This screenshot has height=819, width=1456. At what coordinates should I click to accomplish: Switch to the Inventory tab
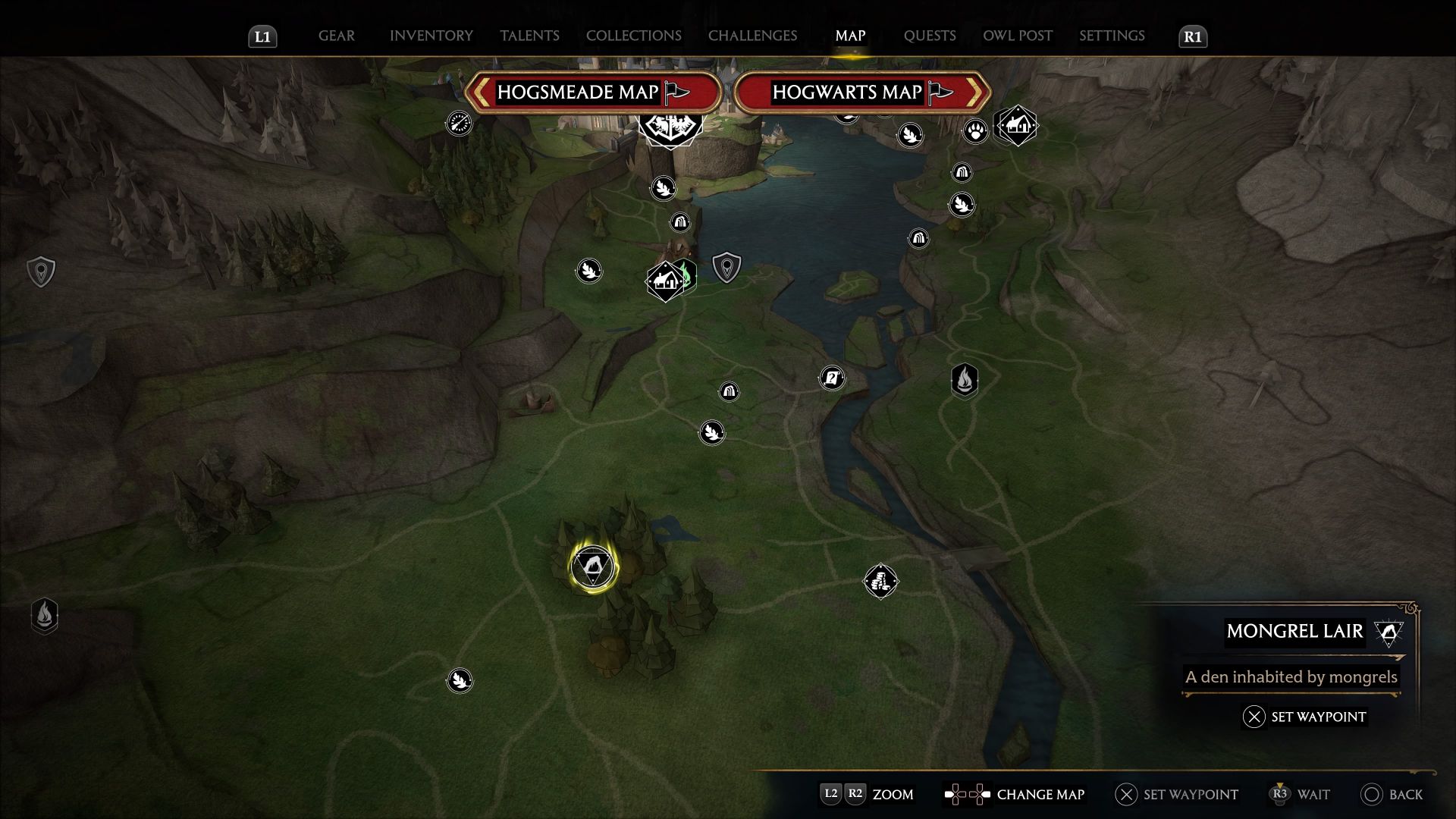click(431, 36)
